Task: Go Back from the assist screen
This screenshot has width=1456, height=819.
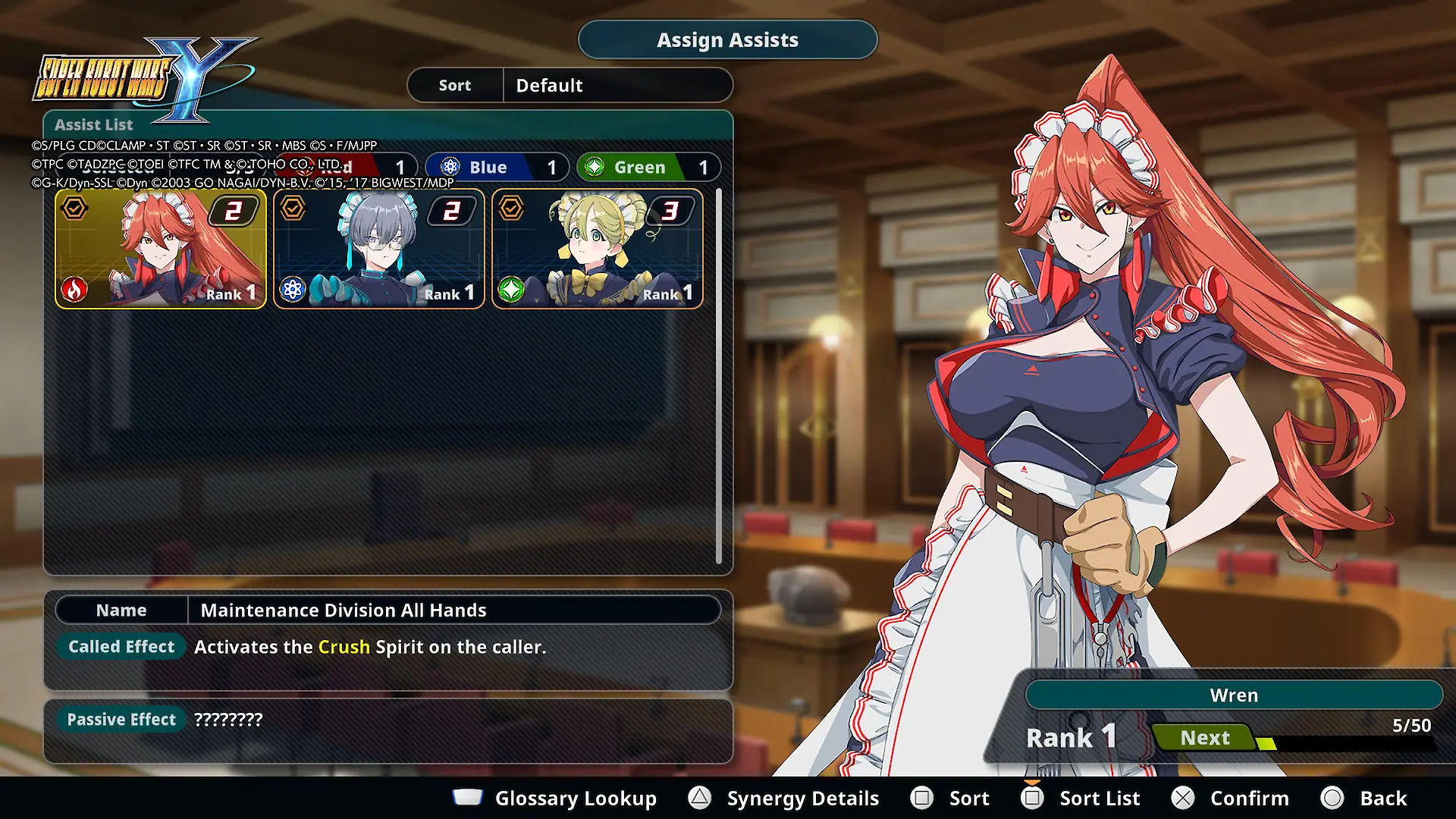Action: 1365,798
